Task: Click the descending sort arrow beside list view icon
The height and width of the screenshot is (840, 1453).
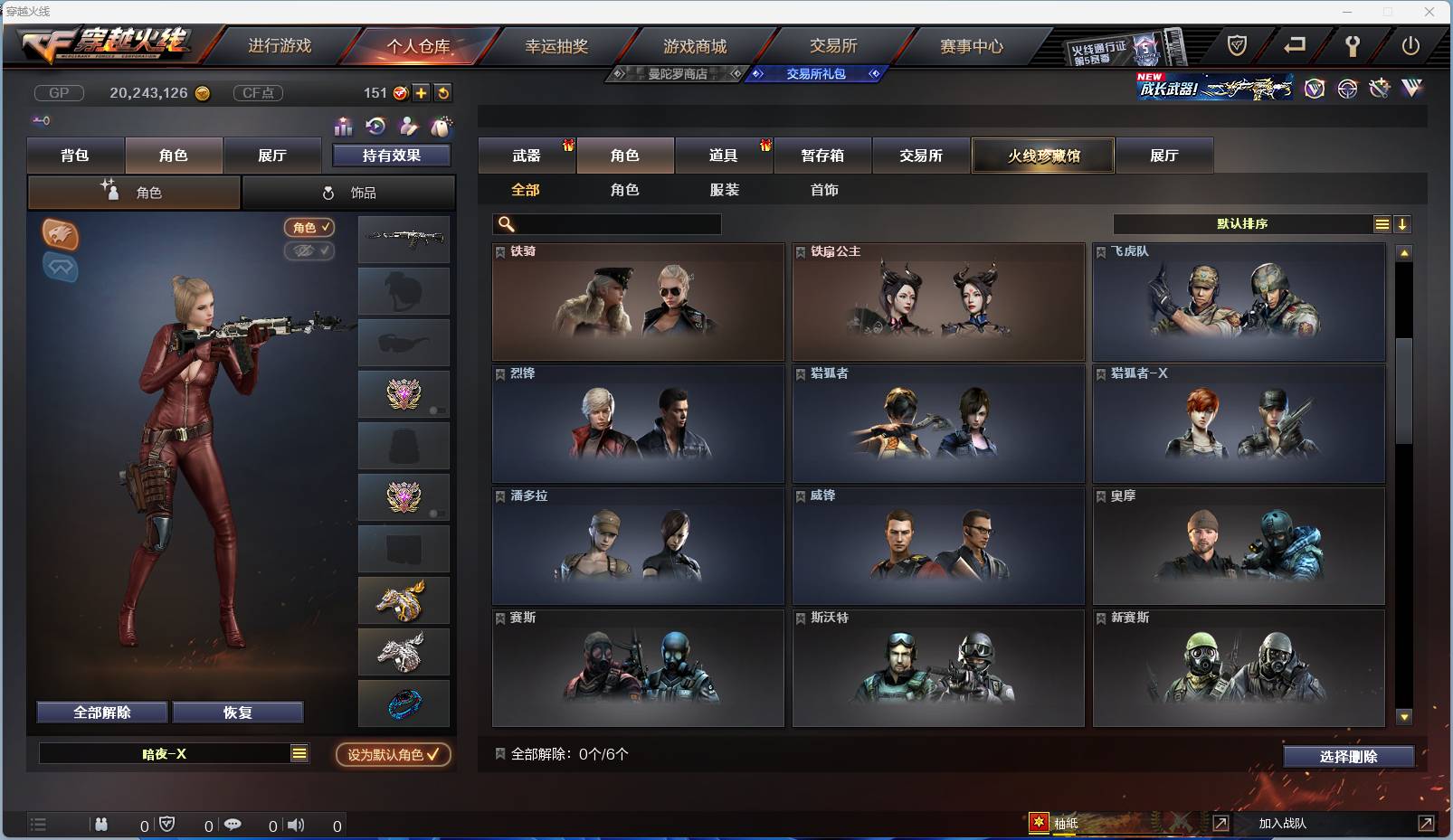Action: (1402, 224)
